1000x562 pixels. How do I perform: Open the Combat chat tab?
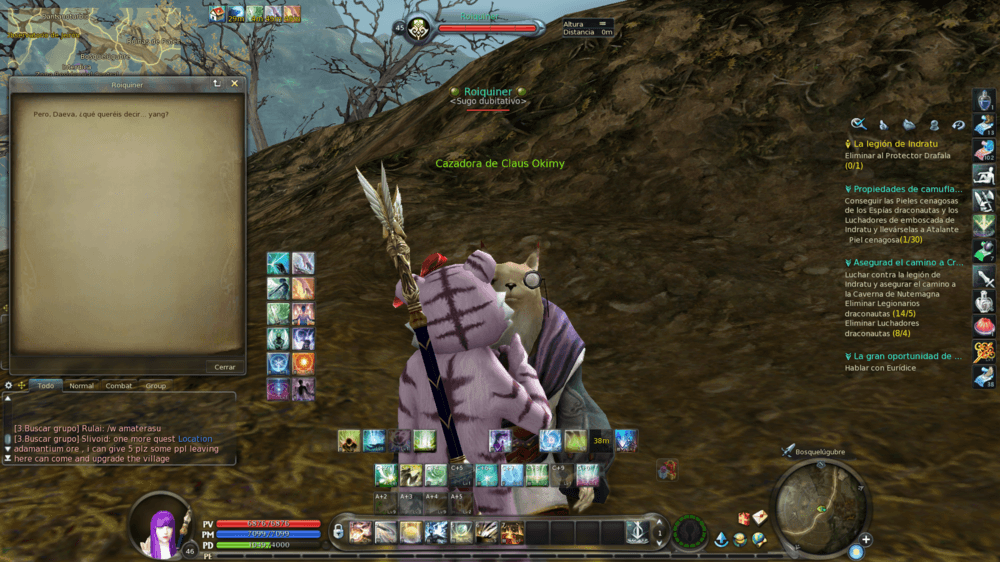(120, 385)
